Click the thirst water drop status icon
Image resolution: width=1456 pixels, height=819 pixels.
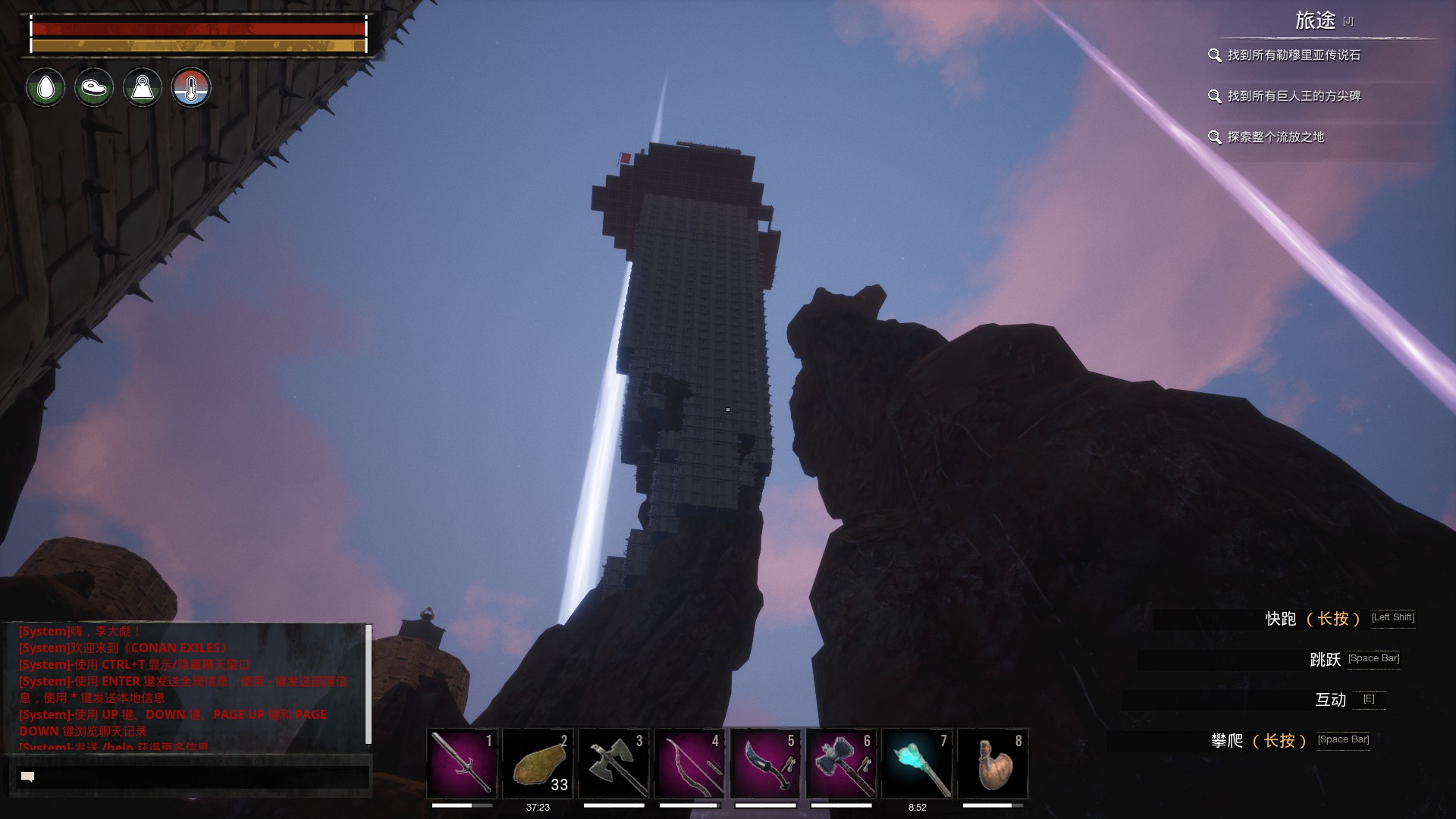click(45, 88)
